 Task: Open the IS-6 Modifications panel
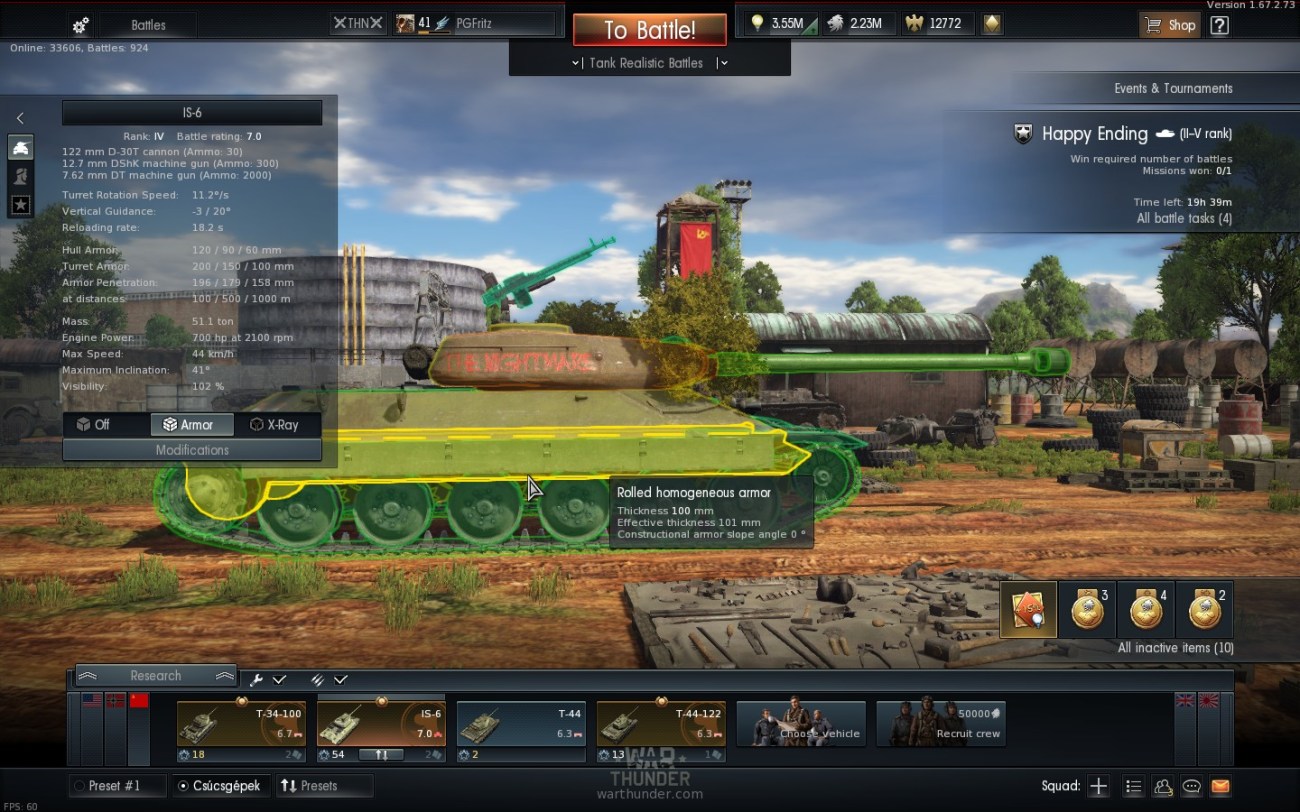[x=192, y=450]
